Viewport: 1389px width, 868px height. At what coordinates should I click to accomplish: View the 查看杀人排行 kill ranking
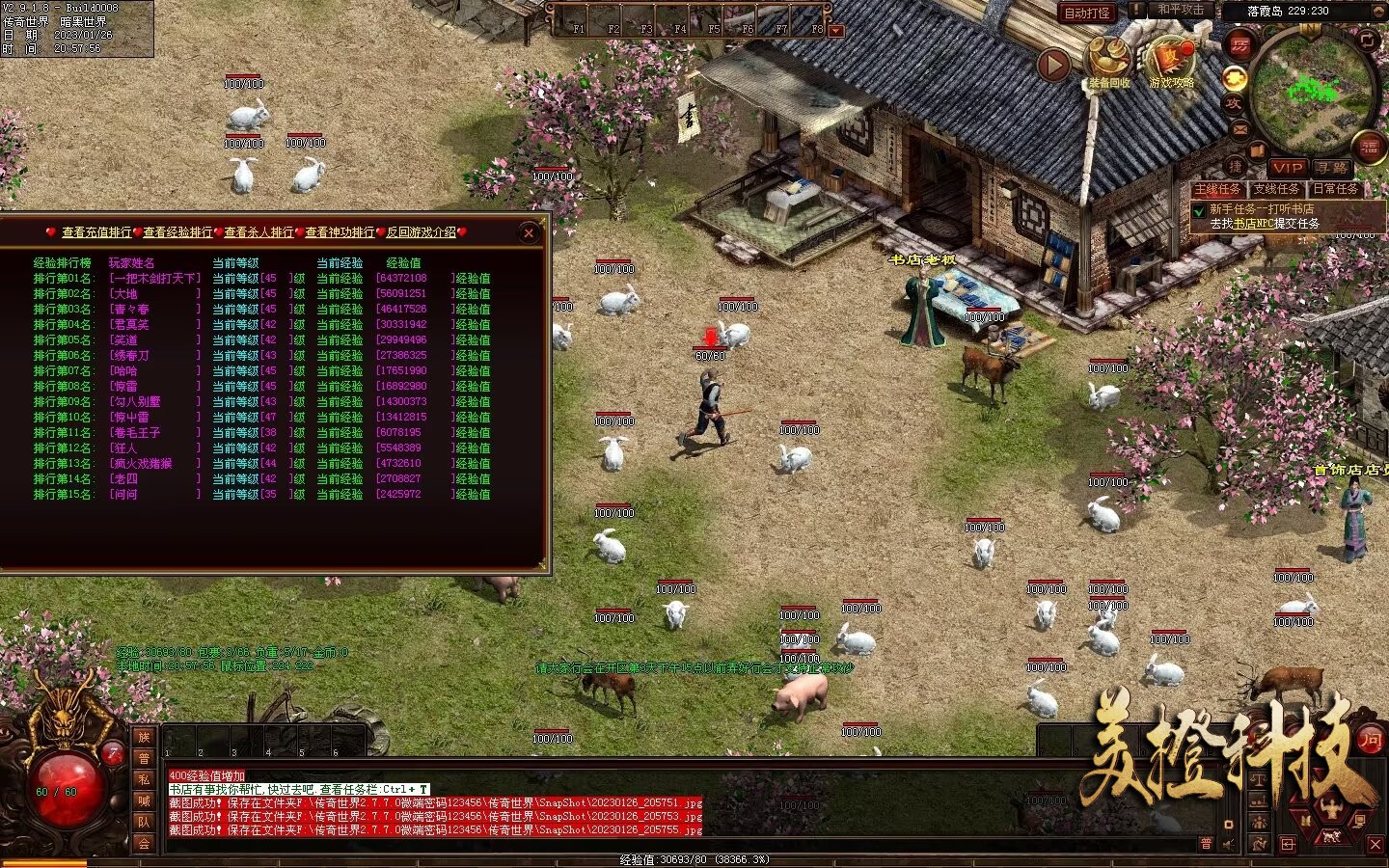pyautogui.click(x=259, y=232)
